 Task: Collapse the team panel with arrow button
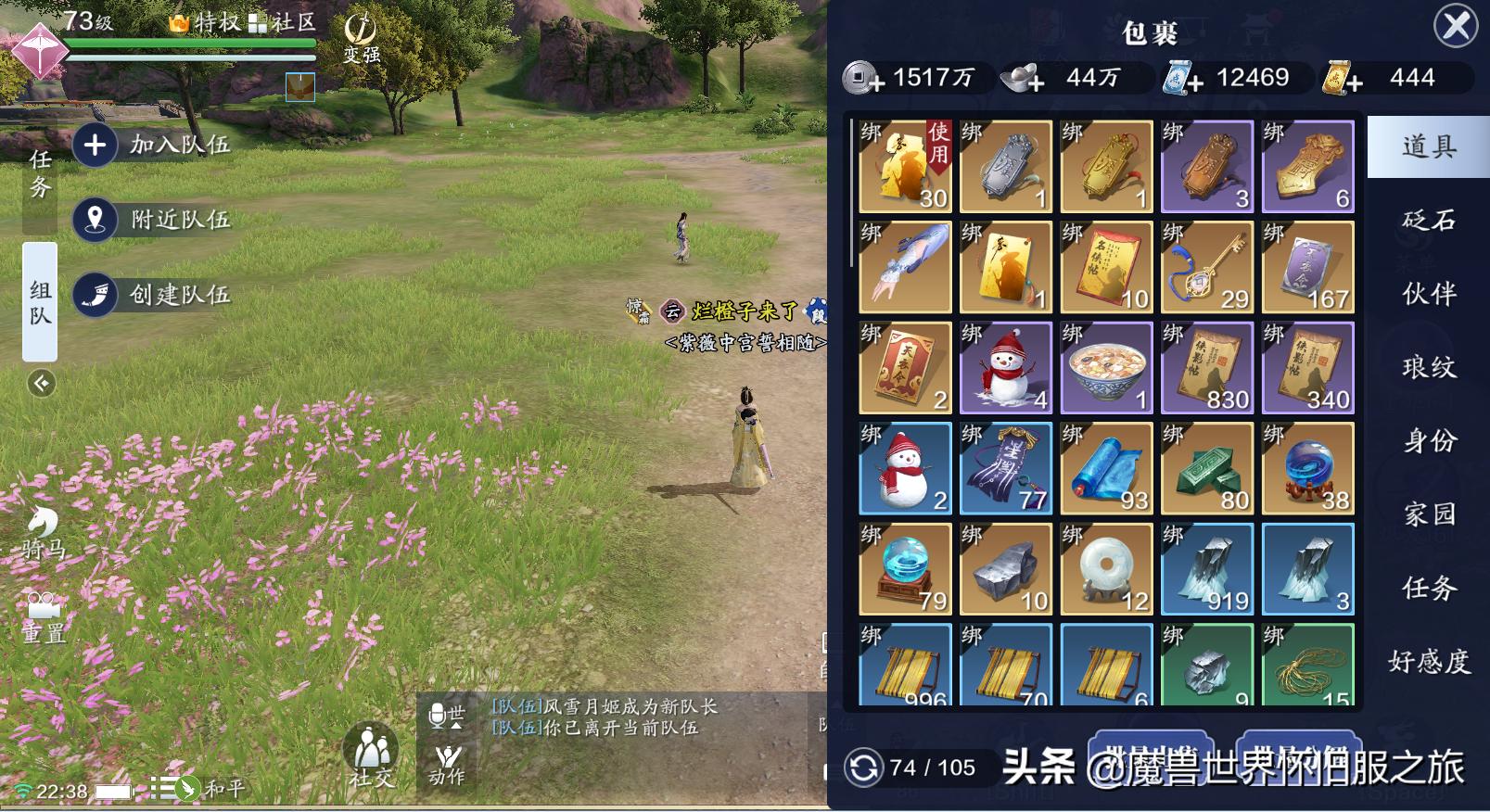[x=41, y=383]
